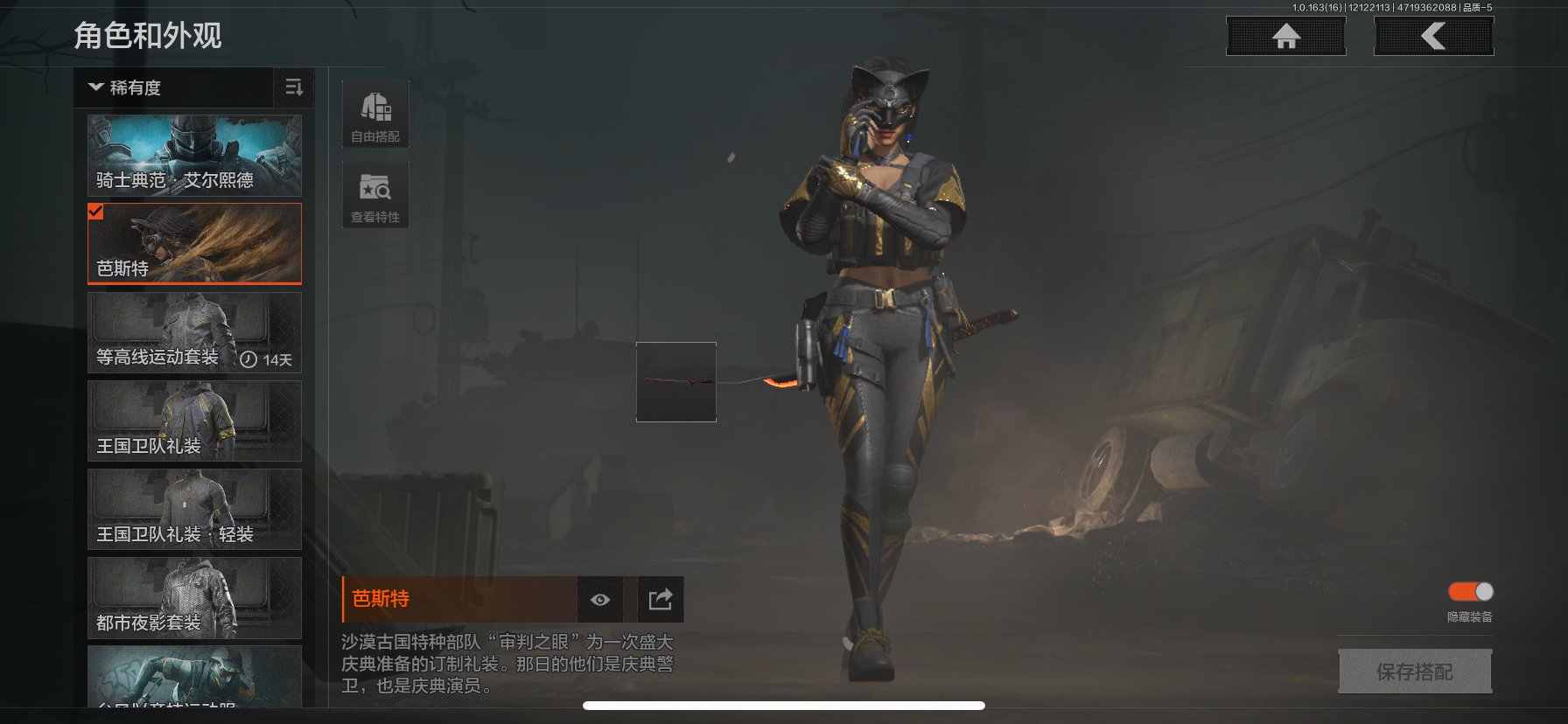Click the eye preview toggle near 芭斯特
1568x724 pixels.
pyautogui.click(x=599, y=599)
